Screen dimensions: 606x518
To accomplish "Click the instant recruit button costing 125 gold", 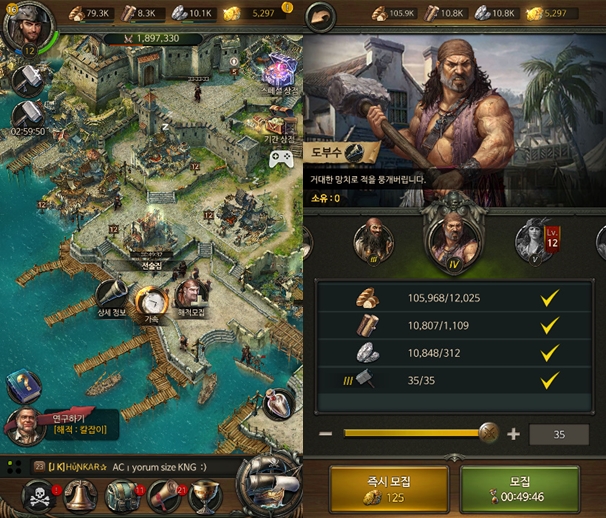I will click(383, 490).
